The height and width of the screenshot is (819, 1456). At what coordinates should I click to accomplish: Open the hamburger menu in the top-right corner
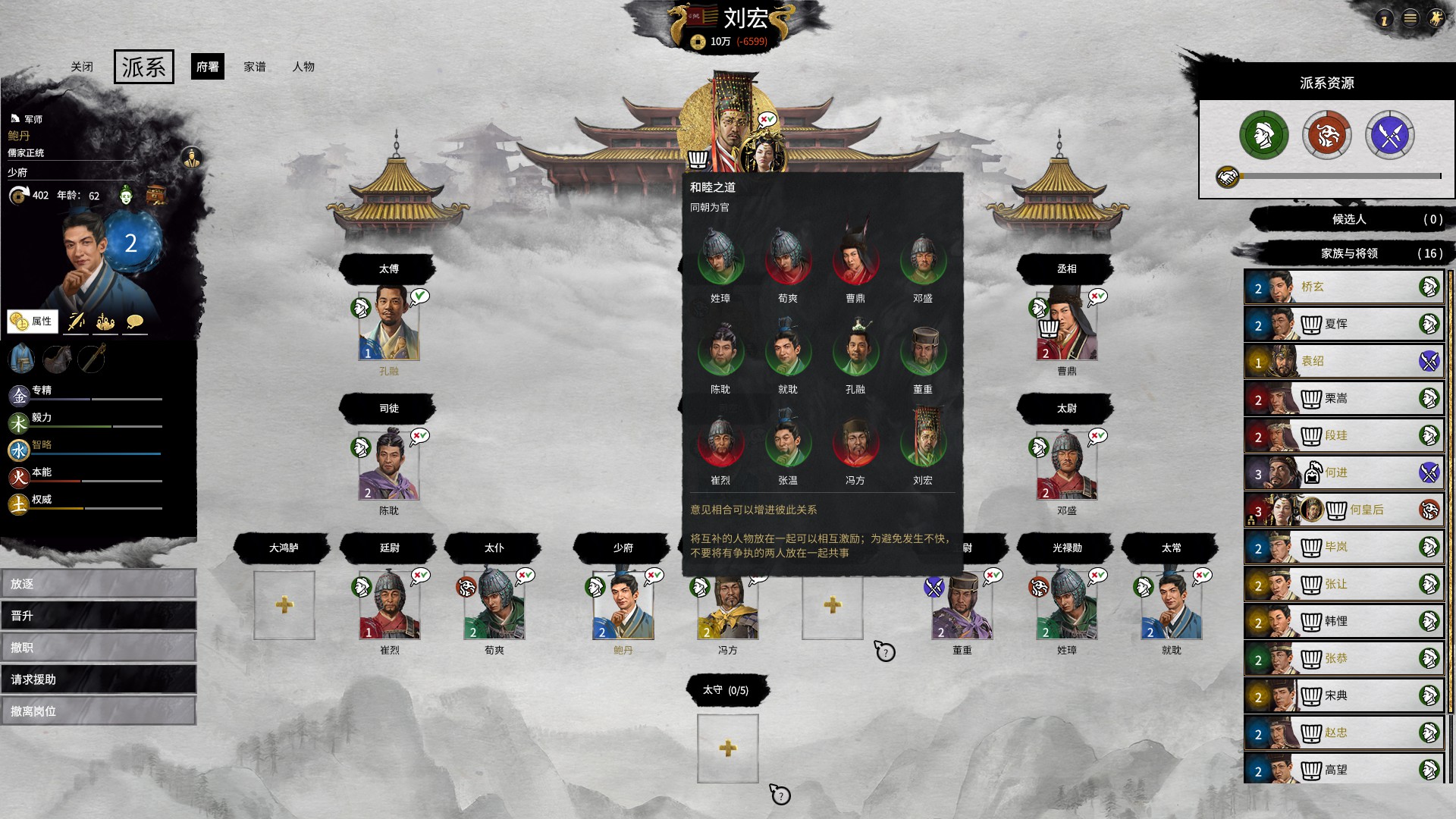pos(1409,19)
